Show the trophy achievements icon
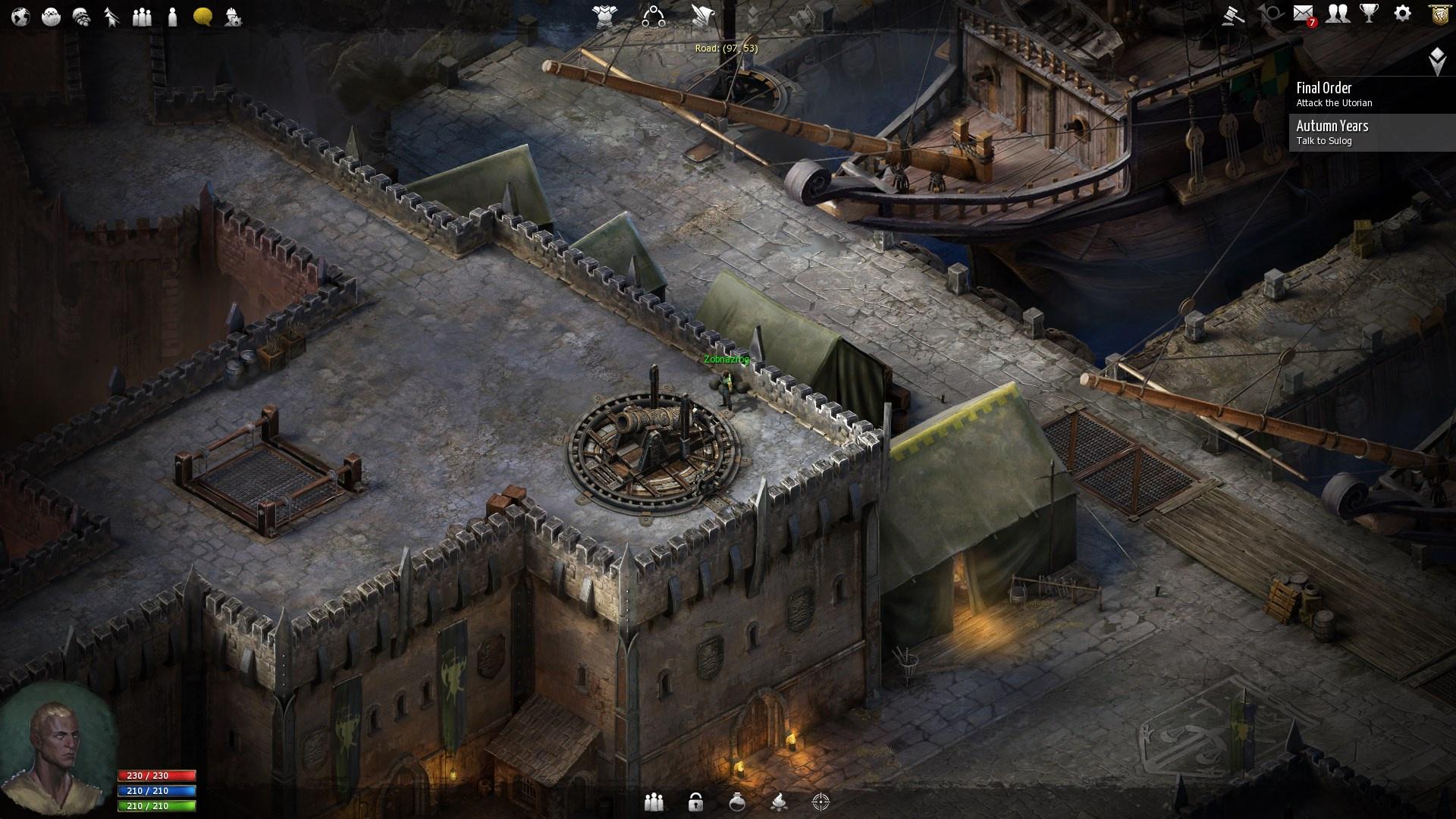Screen dimensions: 1456x819 pos(1370,14)
